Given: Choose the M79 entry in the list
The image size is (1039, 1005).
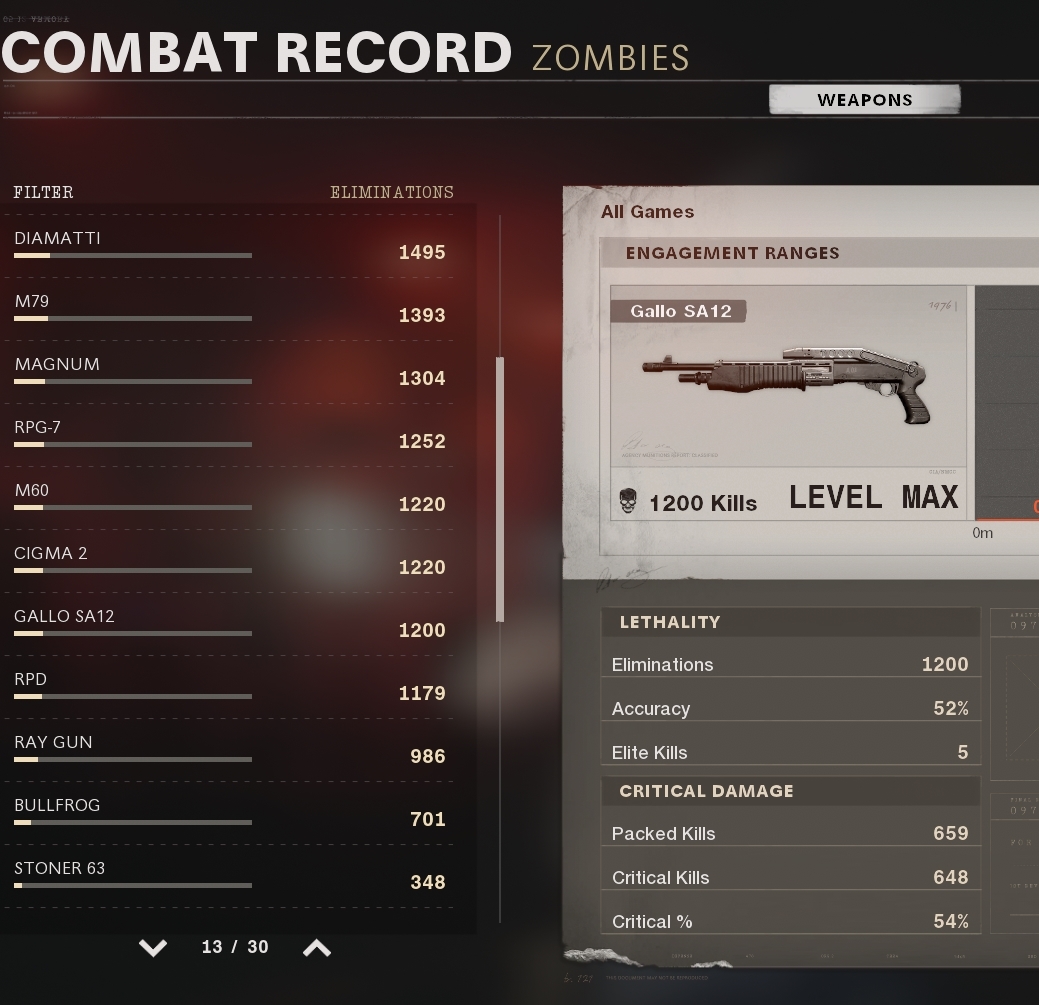Looking at the screenshot, I should (x=230, y=309).
